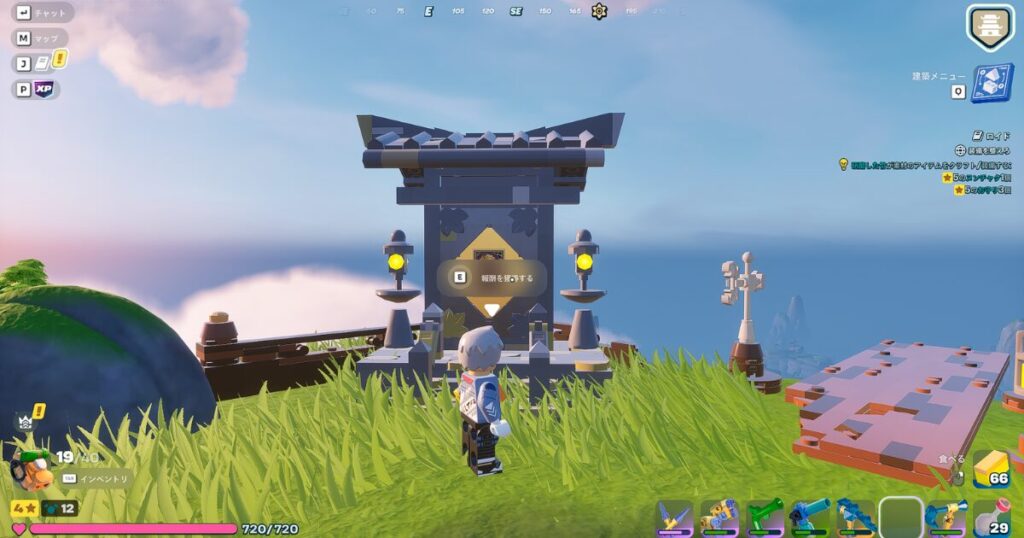Open the blue build menu blueprint
Screen dimensions: 1024x538
(992, 84)
